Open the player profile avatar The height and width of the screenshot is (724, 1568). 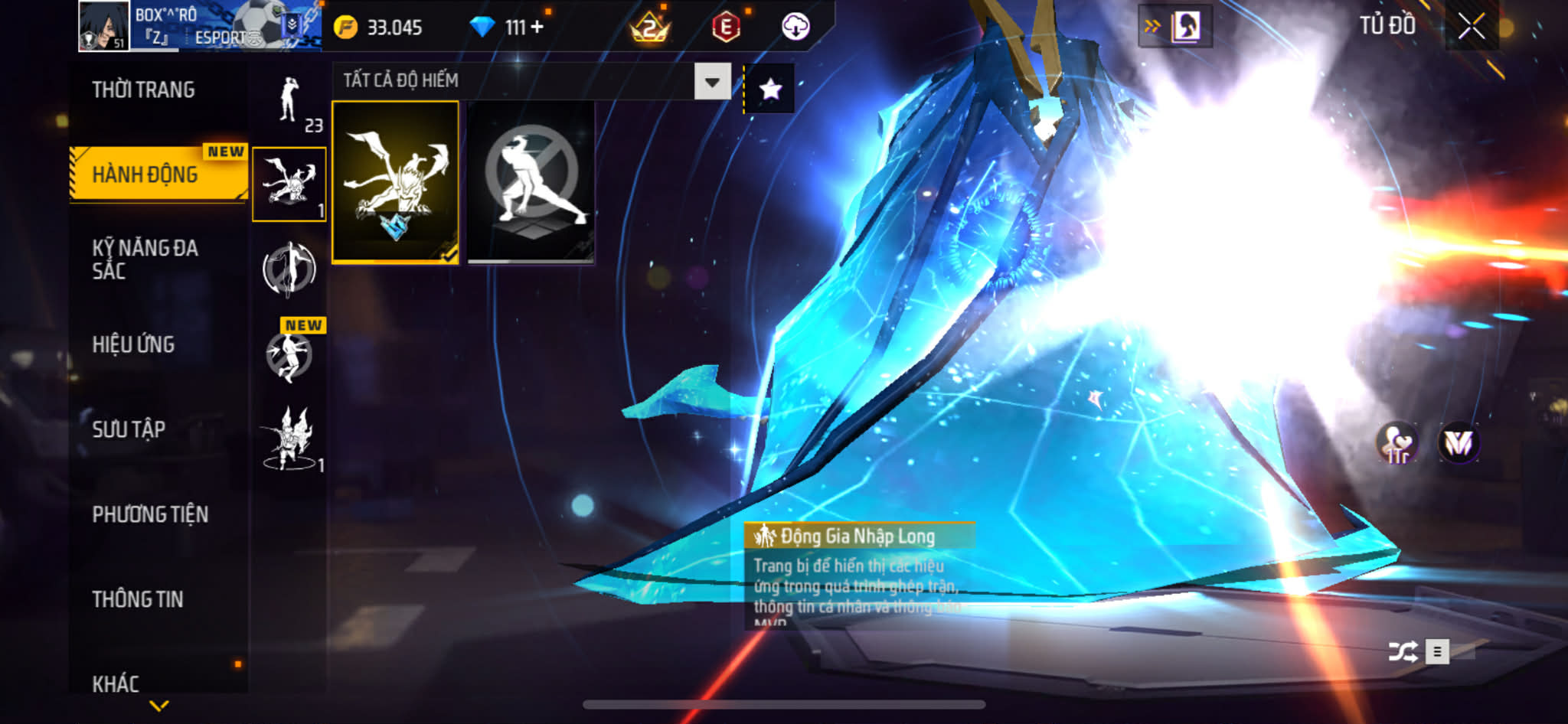pyautogui.click(x=103, y=27)
